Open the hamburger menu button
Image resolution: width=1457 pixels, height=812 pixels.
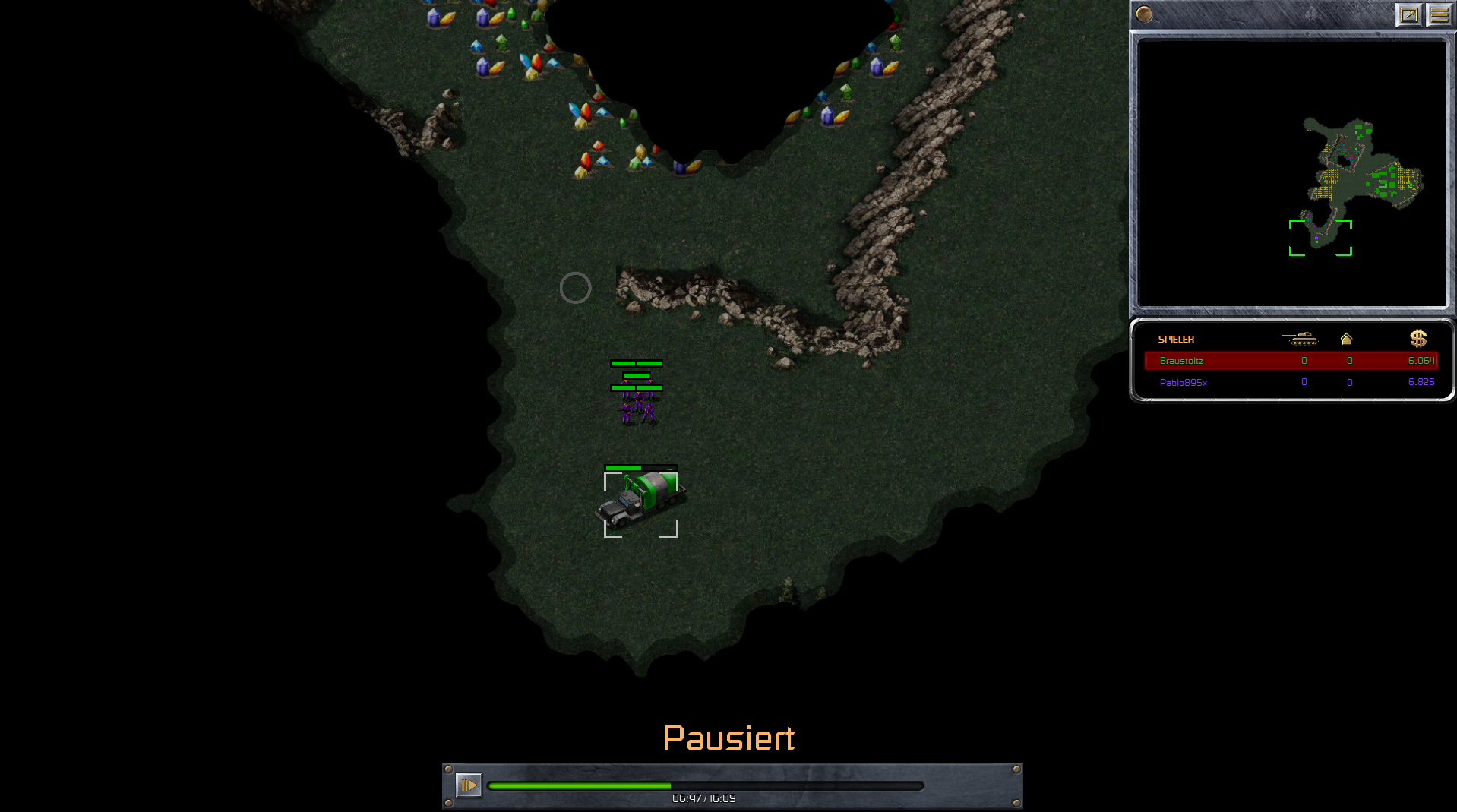(x=1439, y=15)
